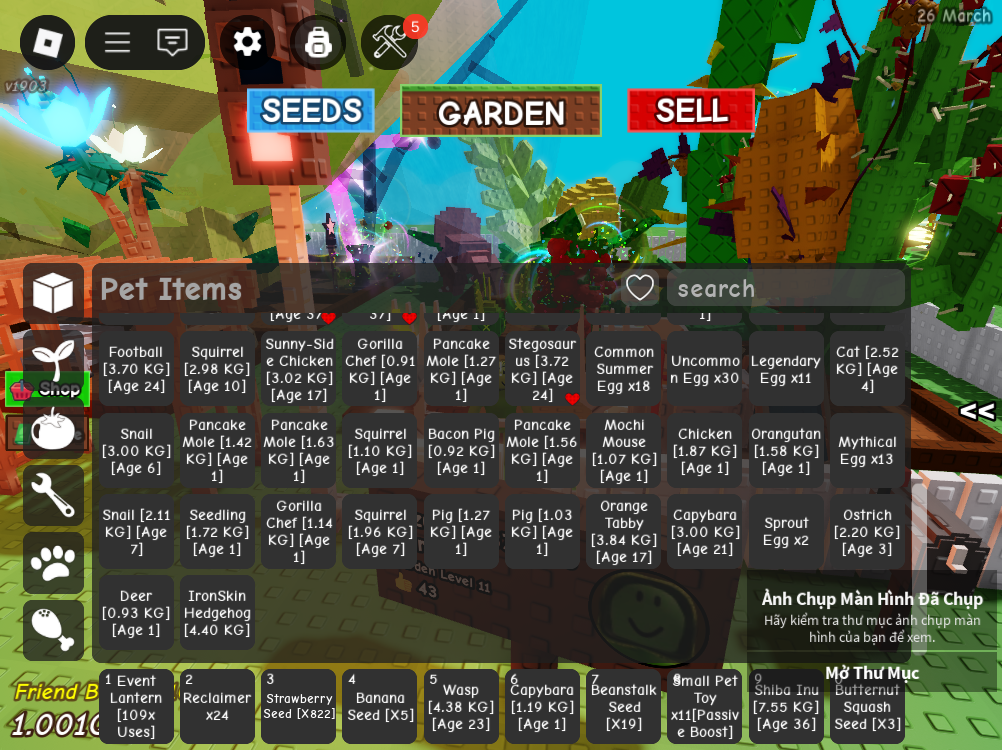The height and width of the screenshot is (750, 1002).
Task: Click the red SELL button
Action: click(691, 110)
